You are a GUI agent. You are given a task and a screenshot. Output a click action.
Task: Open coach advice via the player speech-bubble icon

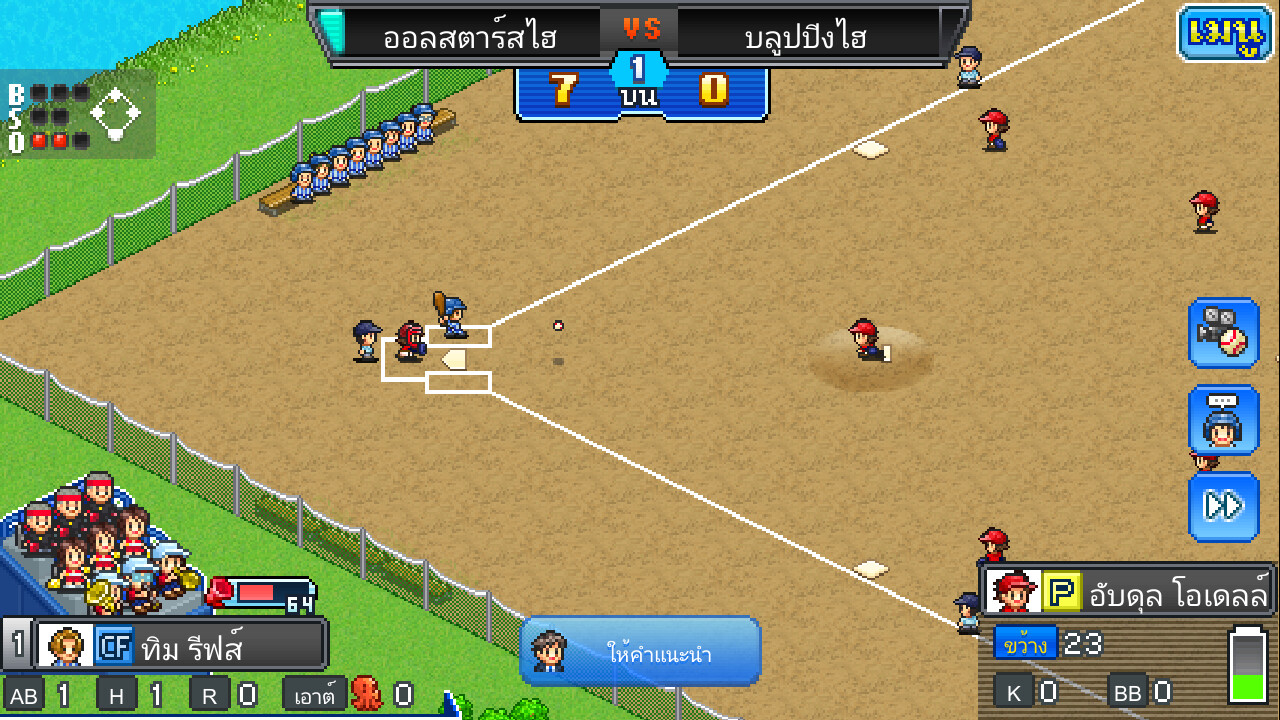coord(1224,421)
